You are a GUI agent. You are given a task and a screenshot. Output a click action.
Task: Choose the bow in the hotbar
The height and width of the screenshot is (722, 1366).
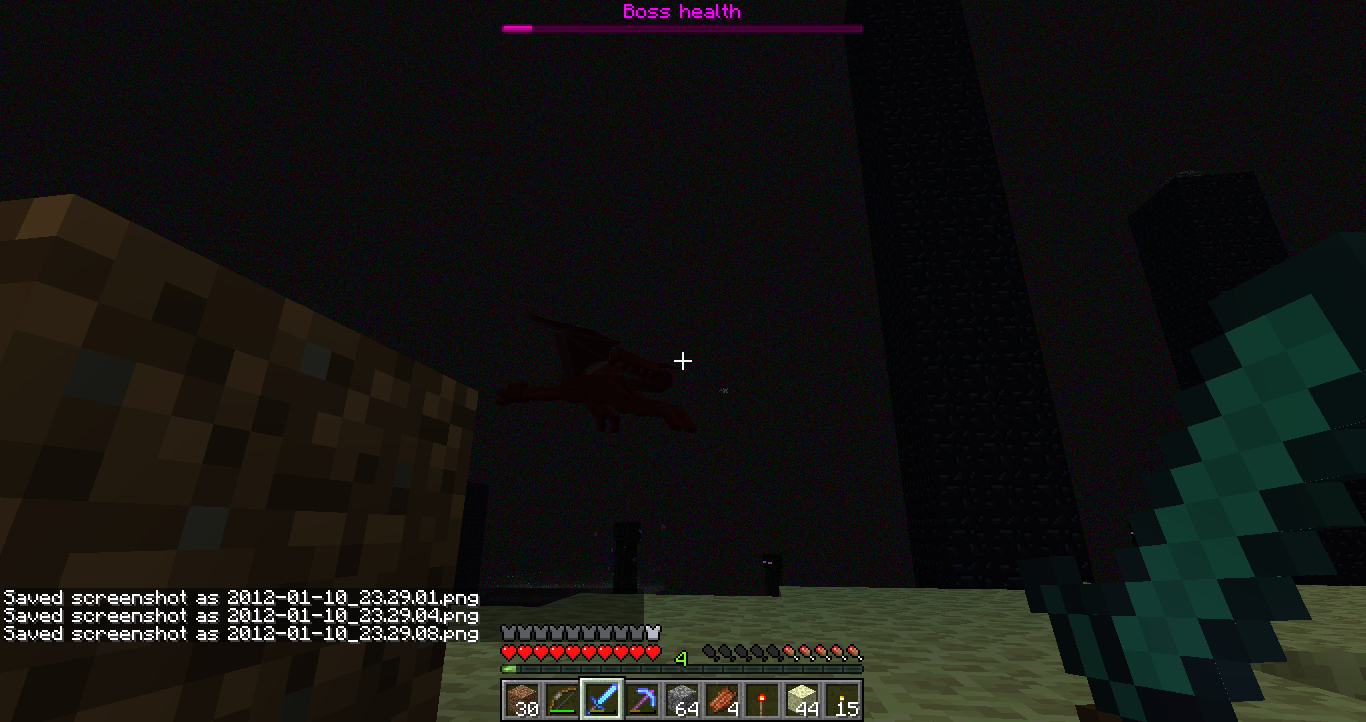562,699
